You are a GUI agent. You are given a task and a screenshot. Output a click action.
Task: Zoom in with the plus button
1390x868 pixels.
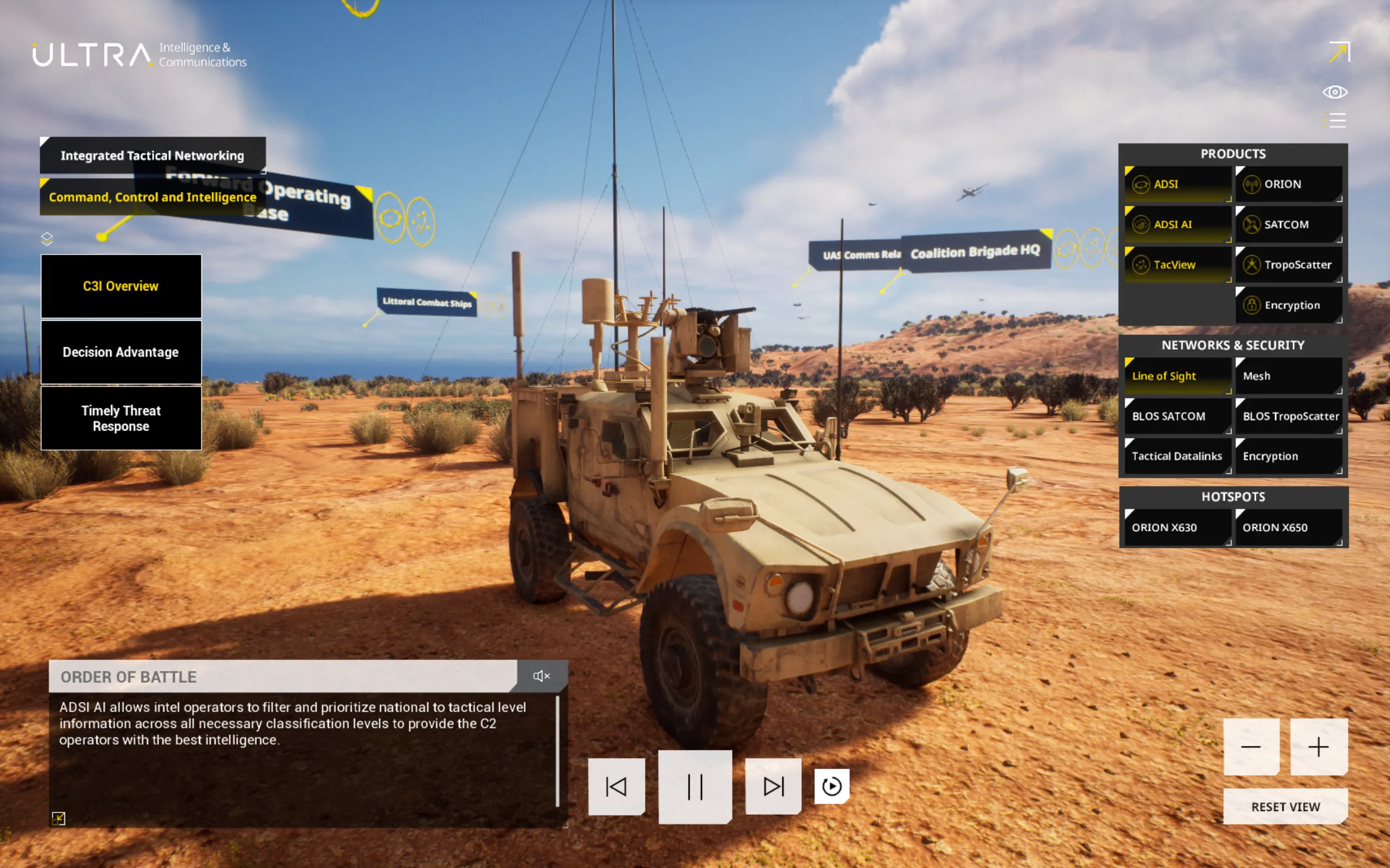[1318, 747]
